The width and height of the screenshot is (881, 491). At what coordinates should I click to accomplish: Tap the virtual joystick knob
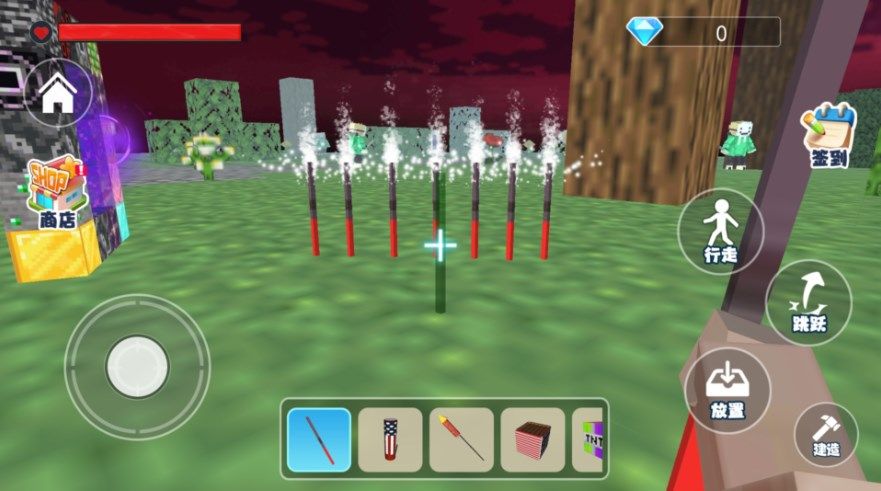coord(137,366)
